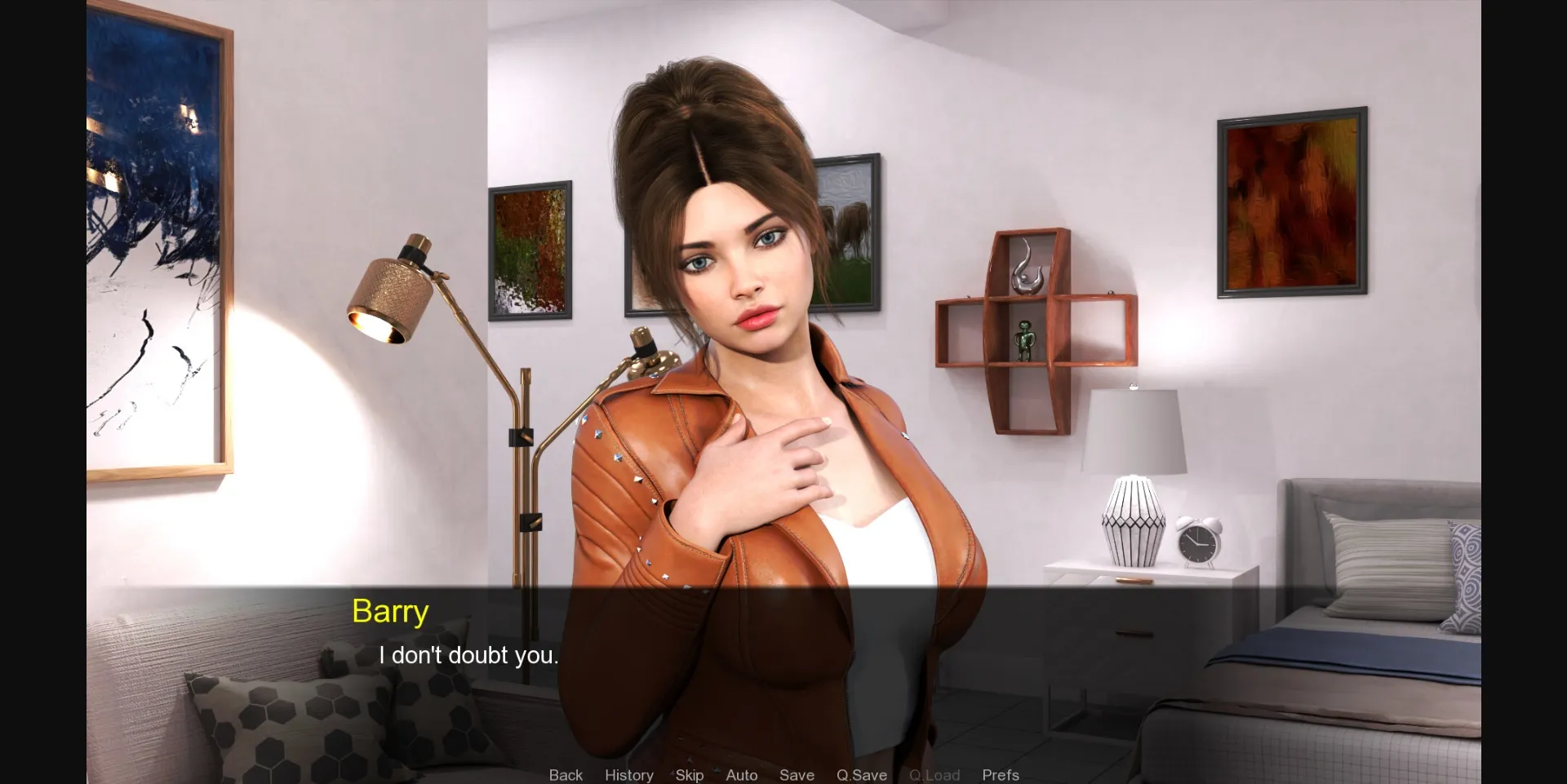The image size is (1567, 784).
Task: Click the Auto label in the quick menu
Action: coord(741,775)
